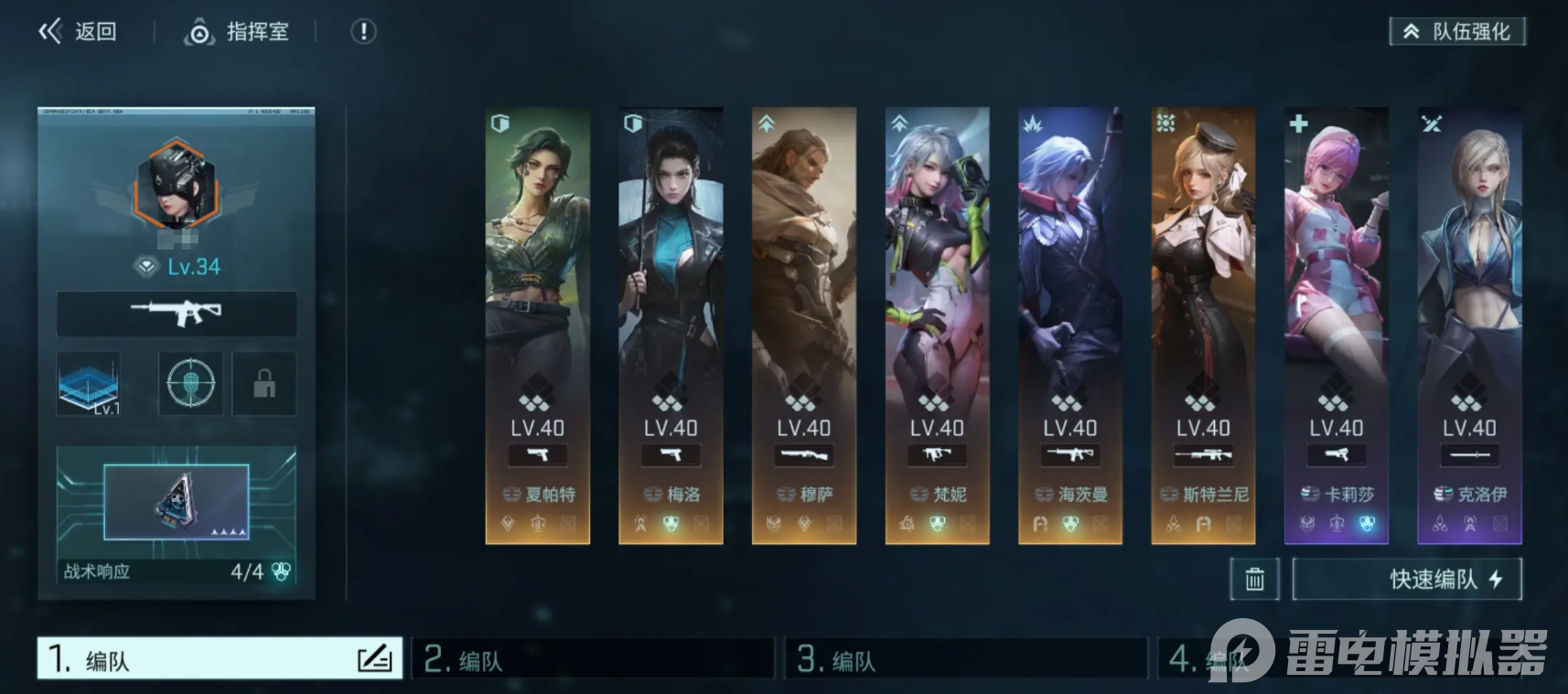
Task: Pick the 穆萨 character card
Action: [804, 325]
